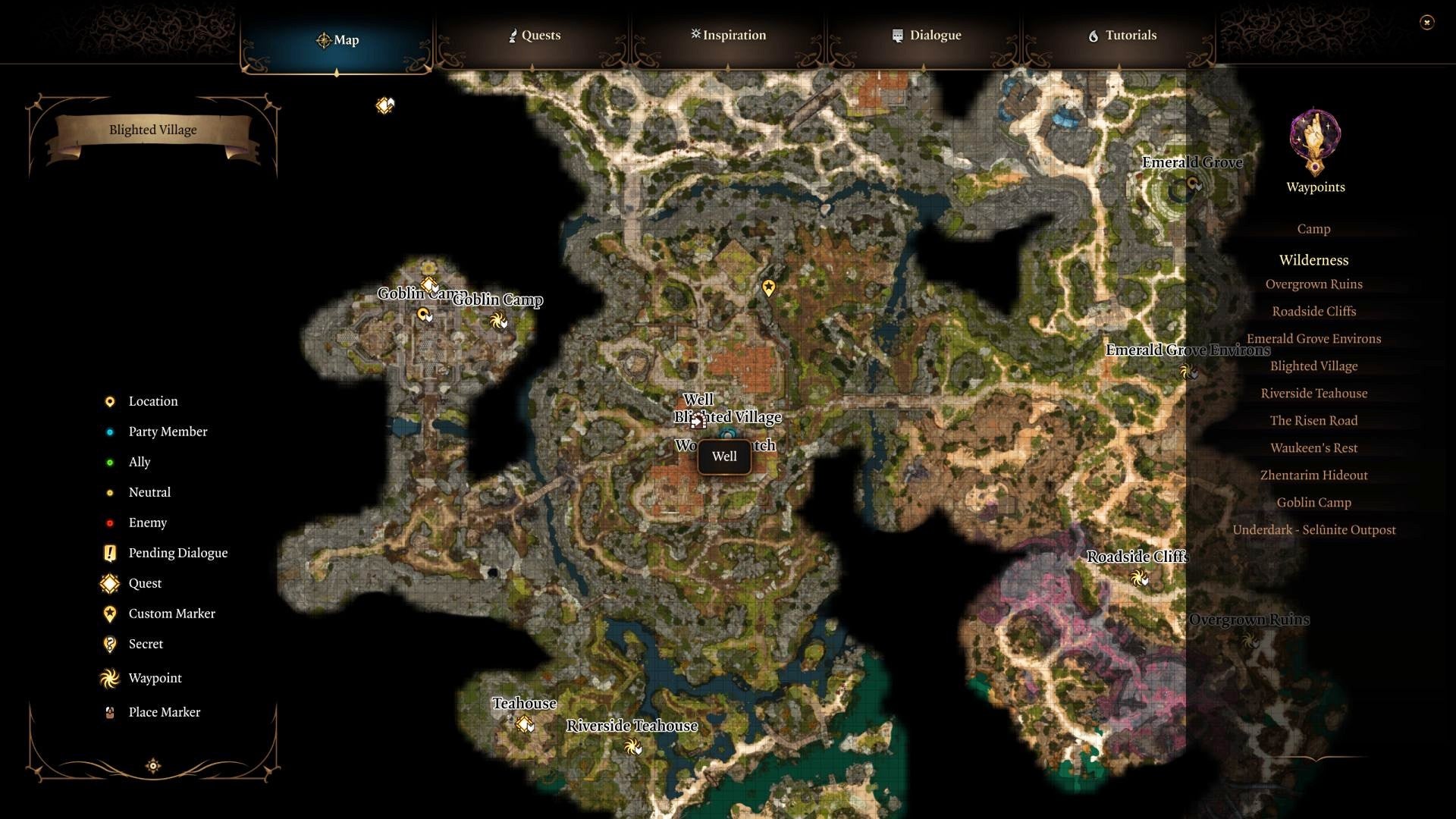Select Waukeen's Rest in the waypoint list
Viewport: 1456px width, 819px height.
pos(1314,447)
